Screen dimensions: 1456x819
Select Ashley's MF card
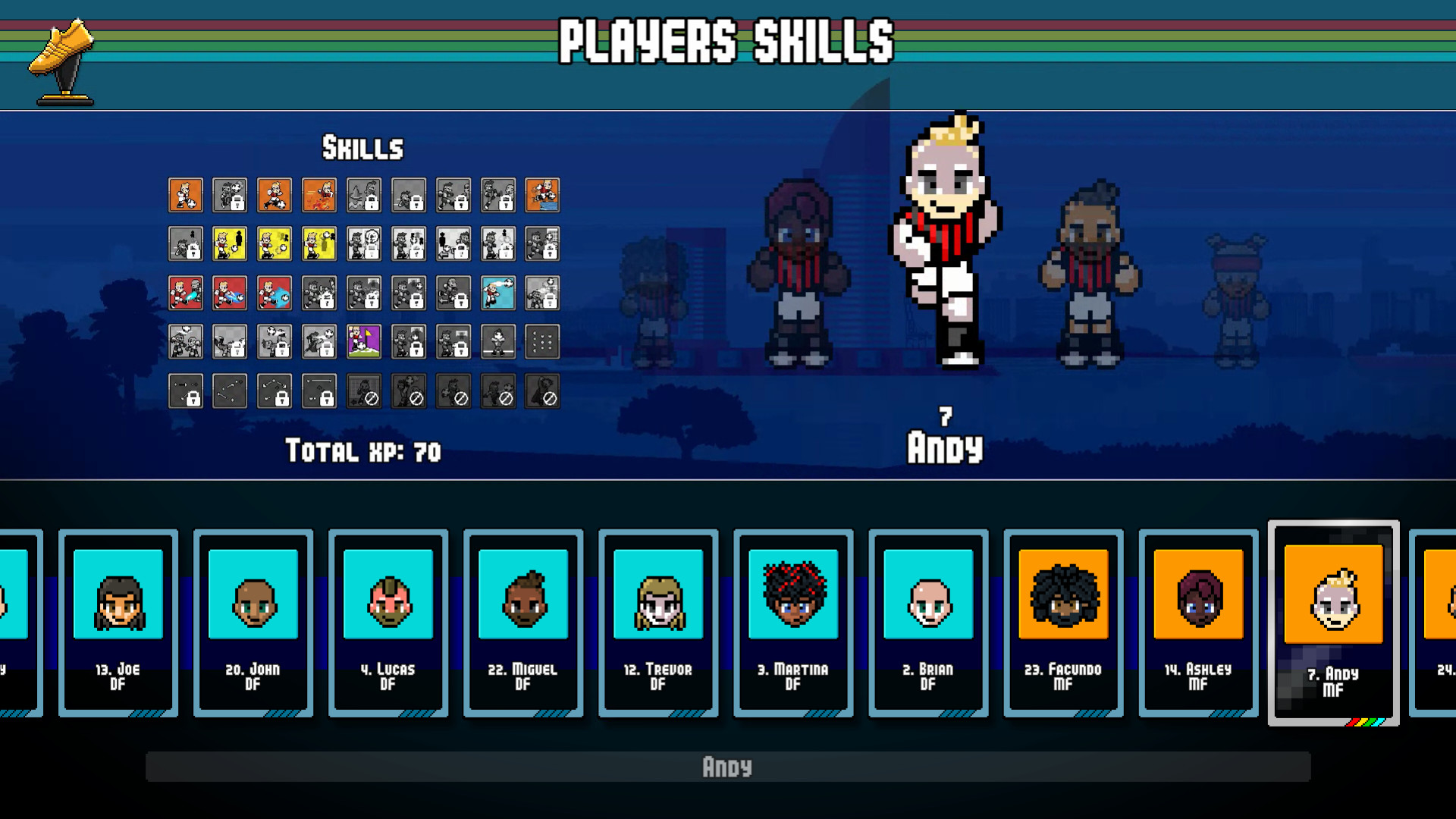click(x=1197, y=622)
